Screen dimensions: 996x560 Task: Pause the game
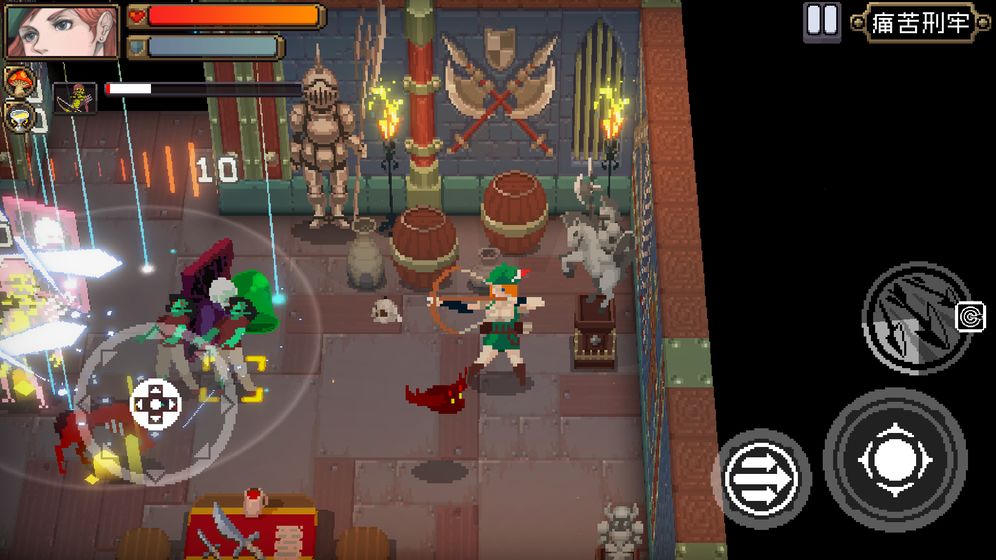click(x=822, y=21)
